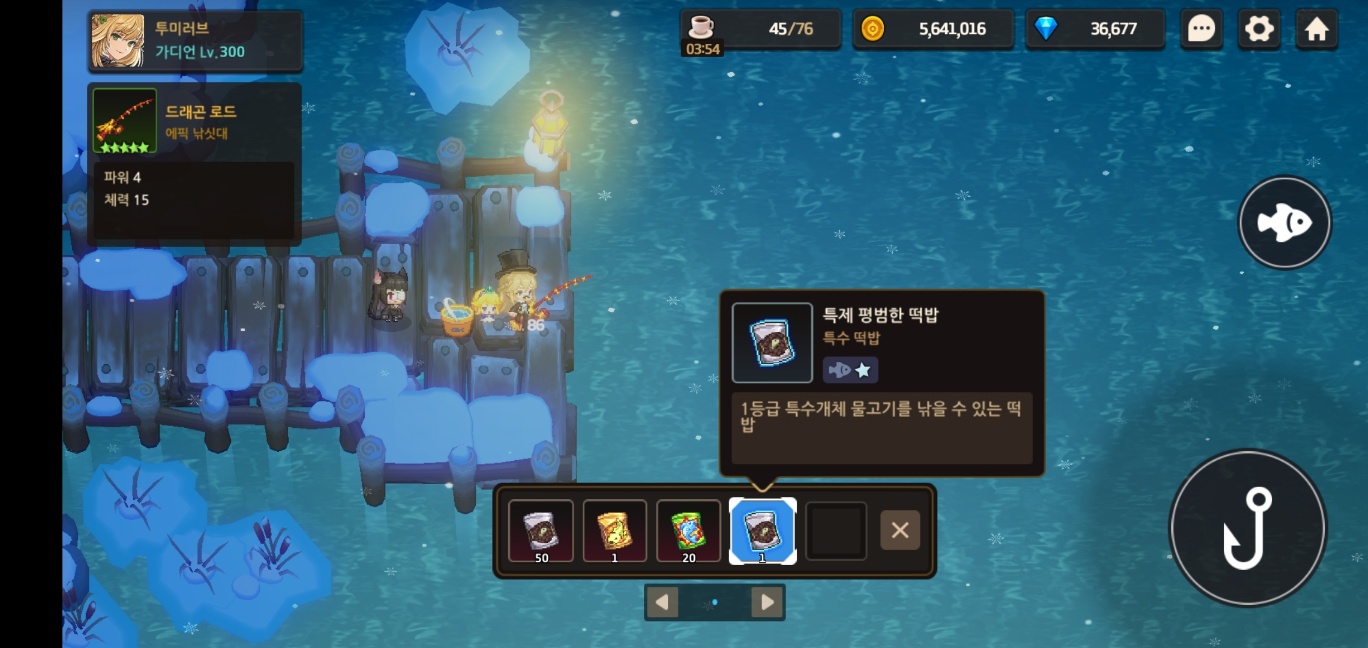Open the chat speech bubble button
The image size is (1368, 648).
coord(1201,29)
